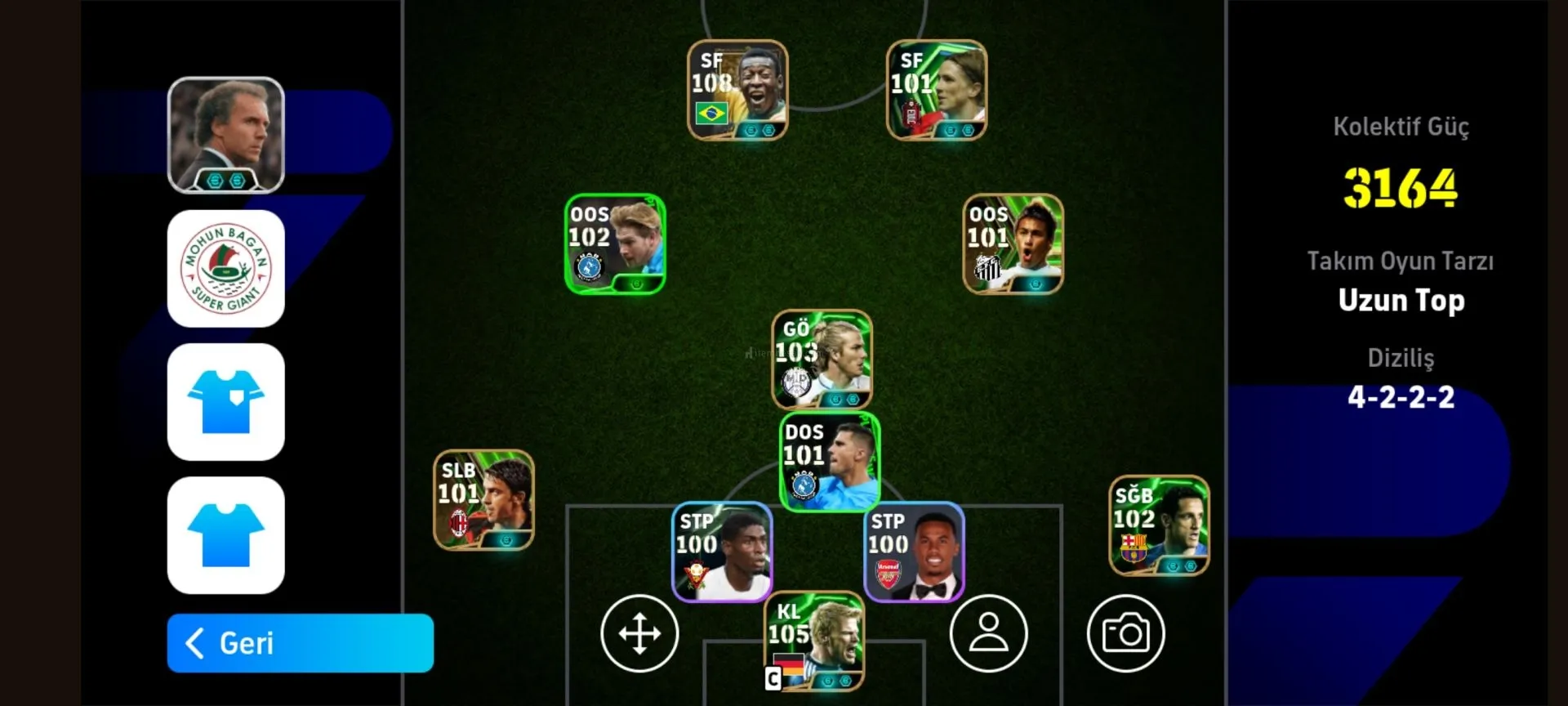Go back with the Geri button

[x=300, y=643]
